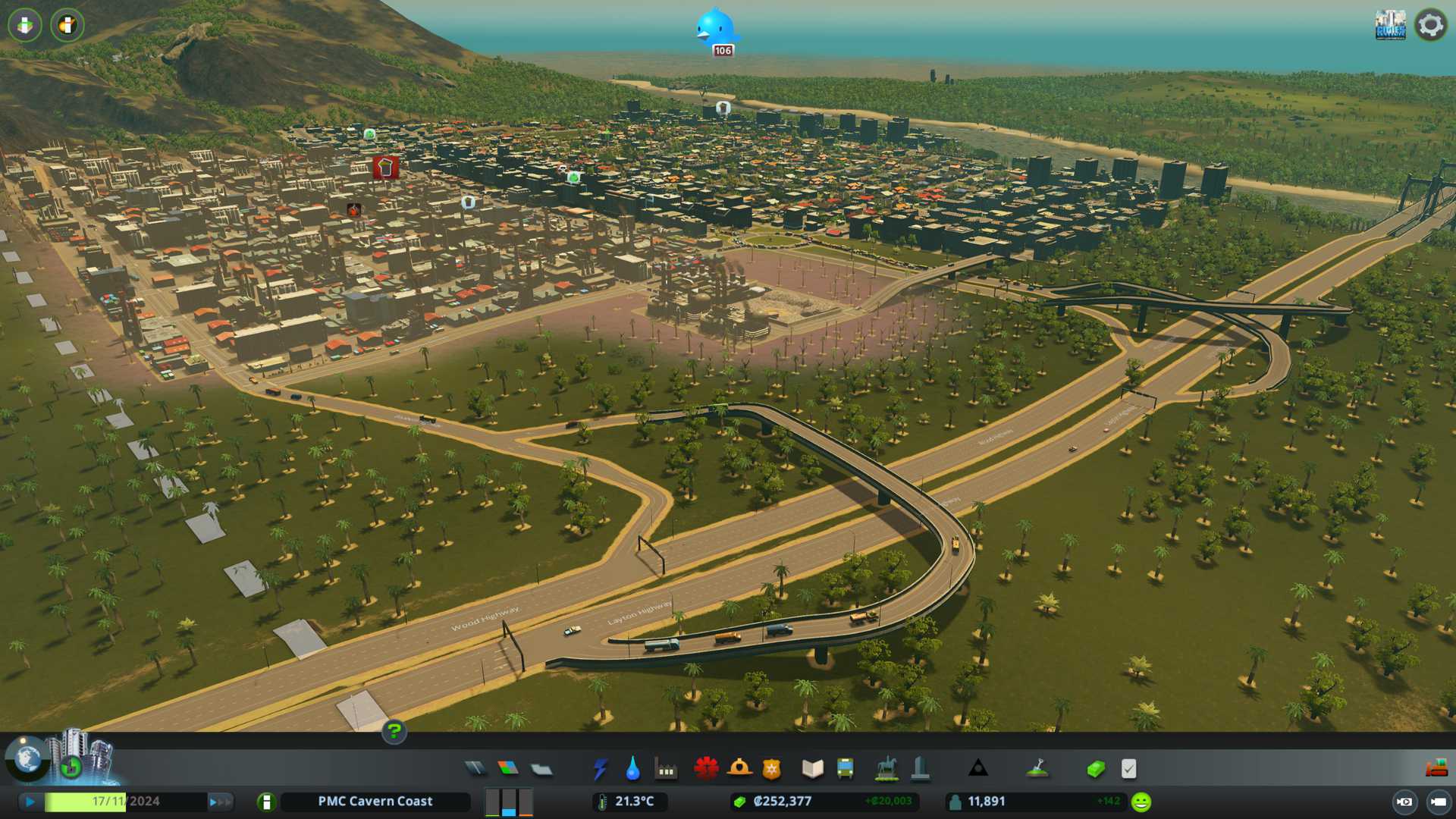Open the Garbage and Industry menu
This screenshot has height=819, width=1456.
pyautogui.click(x=666, y=770)
